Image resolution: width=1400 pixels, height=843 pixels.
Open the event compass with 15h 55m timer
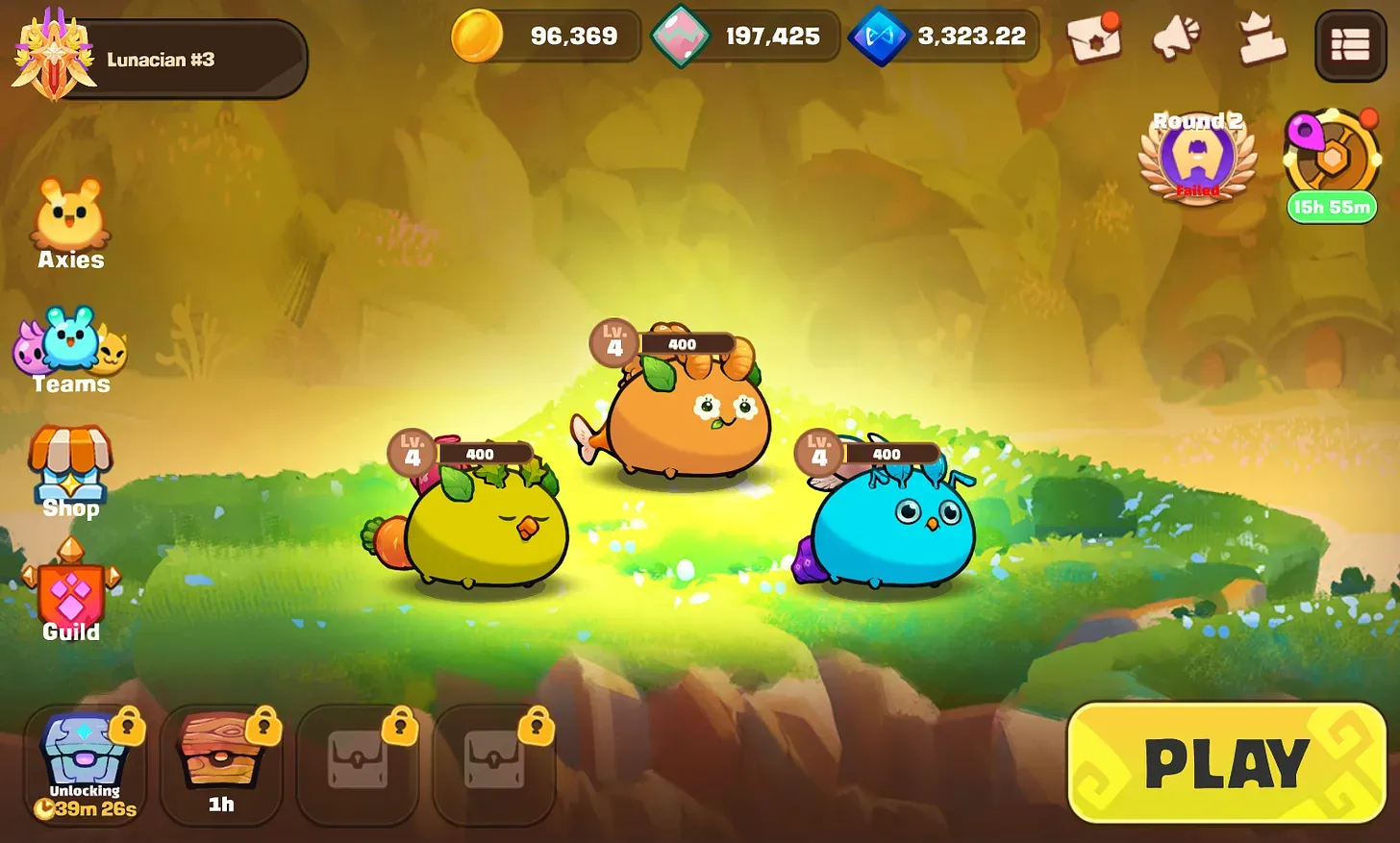point(1332,159)
